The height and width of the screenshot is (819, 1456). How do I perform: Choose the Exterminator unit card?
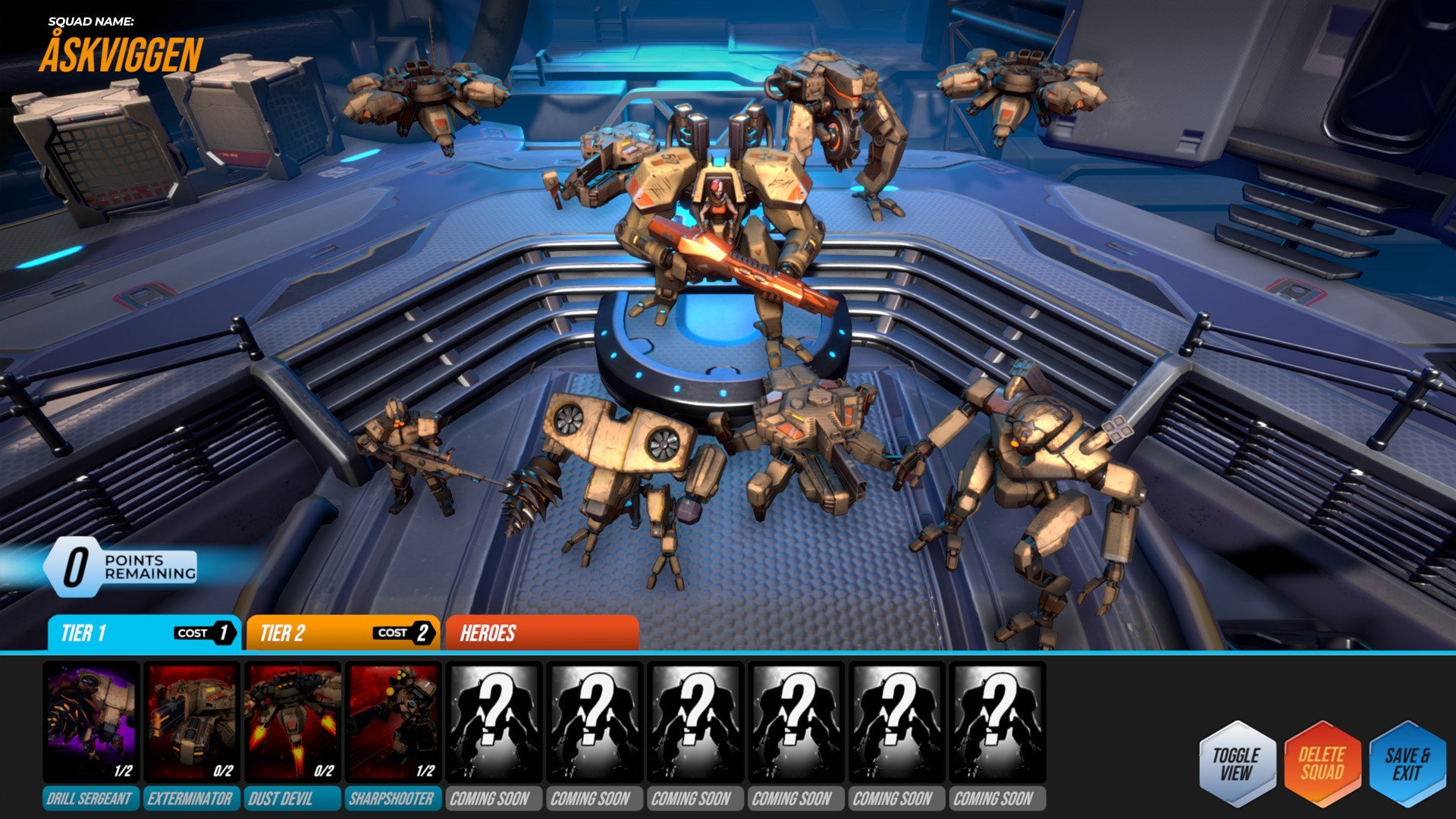click(x=192, y=722)
